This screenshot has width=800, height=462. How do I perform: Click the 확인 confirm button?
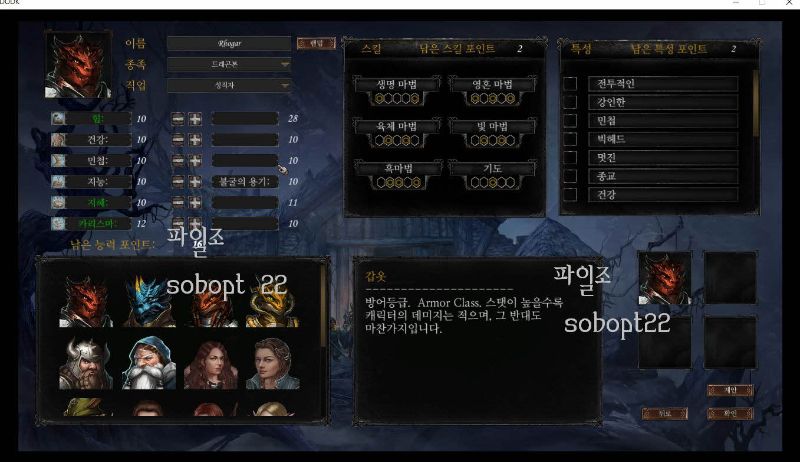tap(729, 413)
